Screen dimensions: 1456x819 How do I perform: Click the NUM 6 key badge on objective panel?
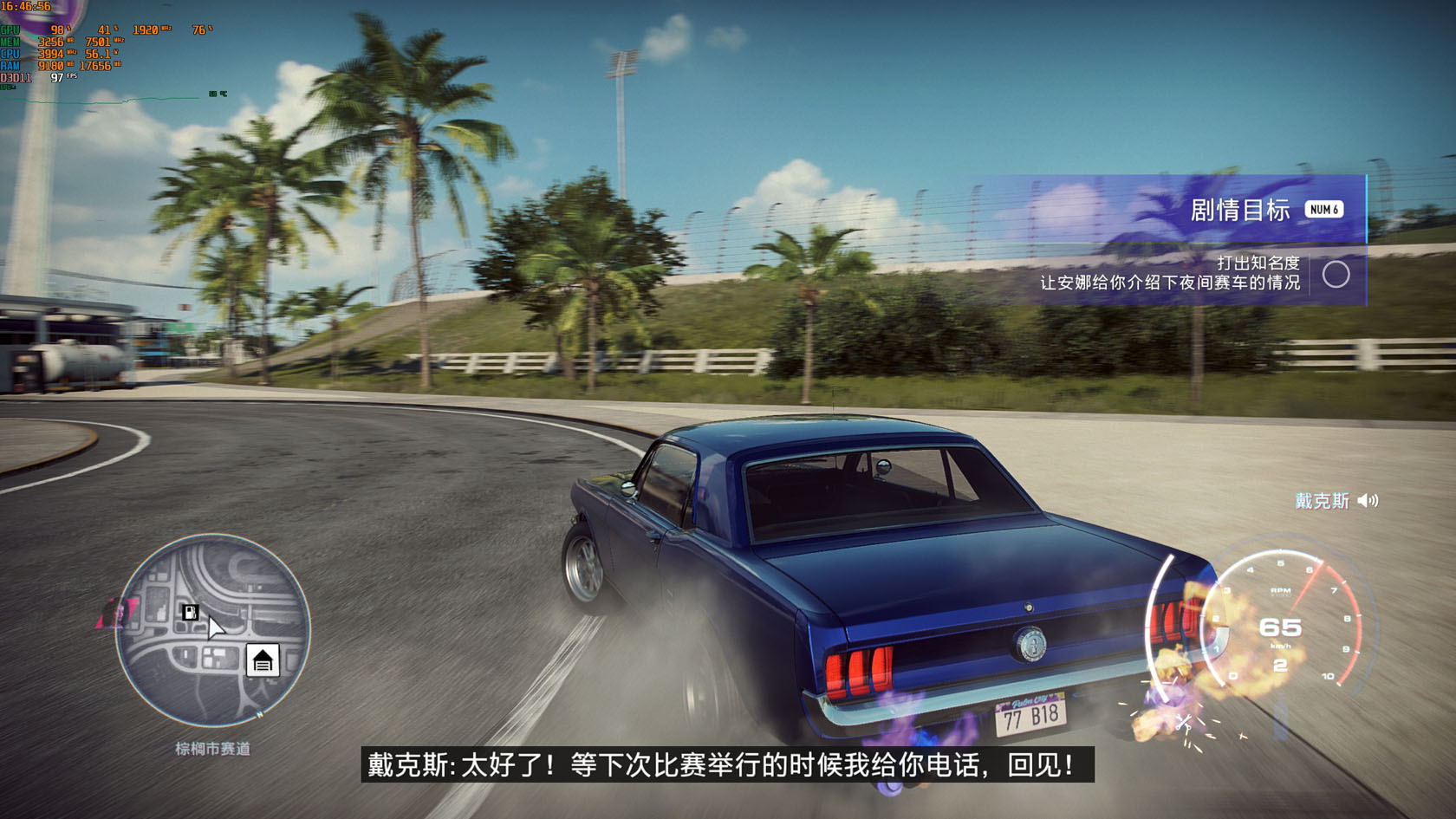[x=1324, y=208]
